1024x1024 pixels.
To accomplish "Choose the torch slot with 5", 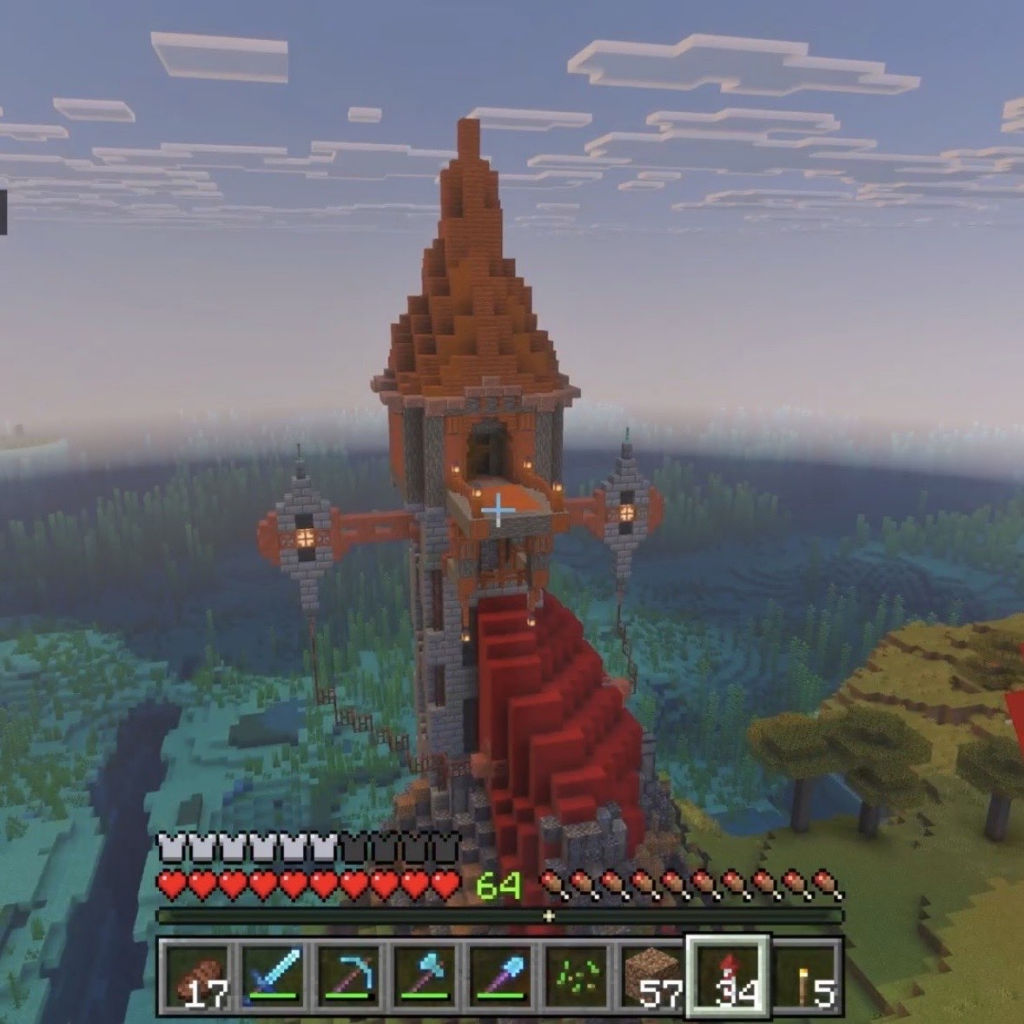I will [x=805, y=977].
